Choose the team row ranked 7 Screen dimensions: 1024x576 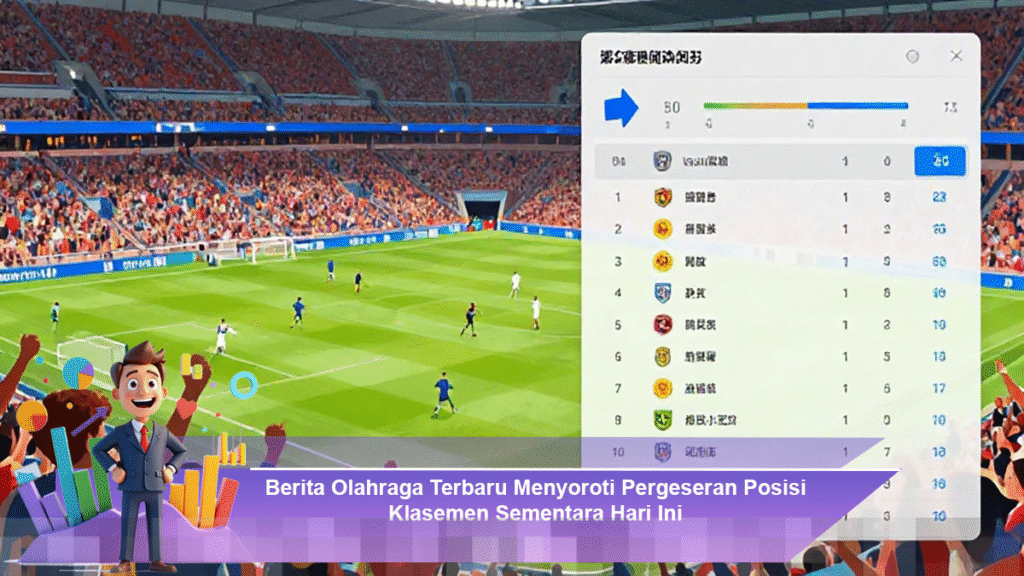pyautogui.click(x=780, y=388)
